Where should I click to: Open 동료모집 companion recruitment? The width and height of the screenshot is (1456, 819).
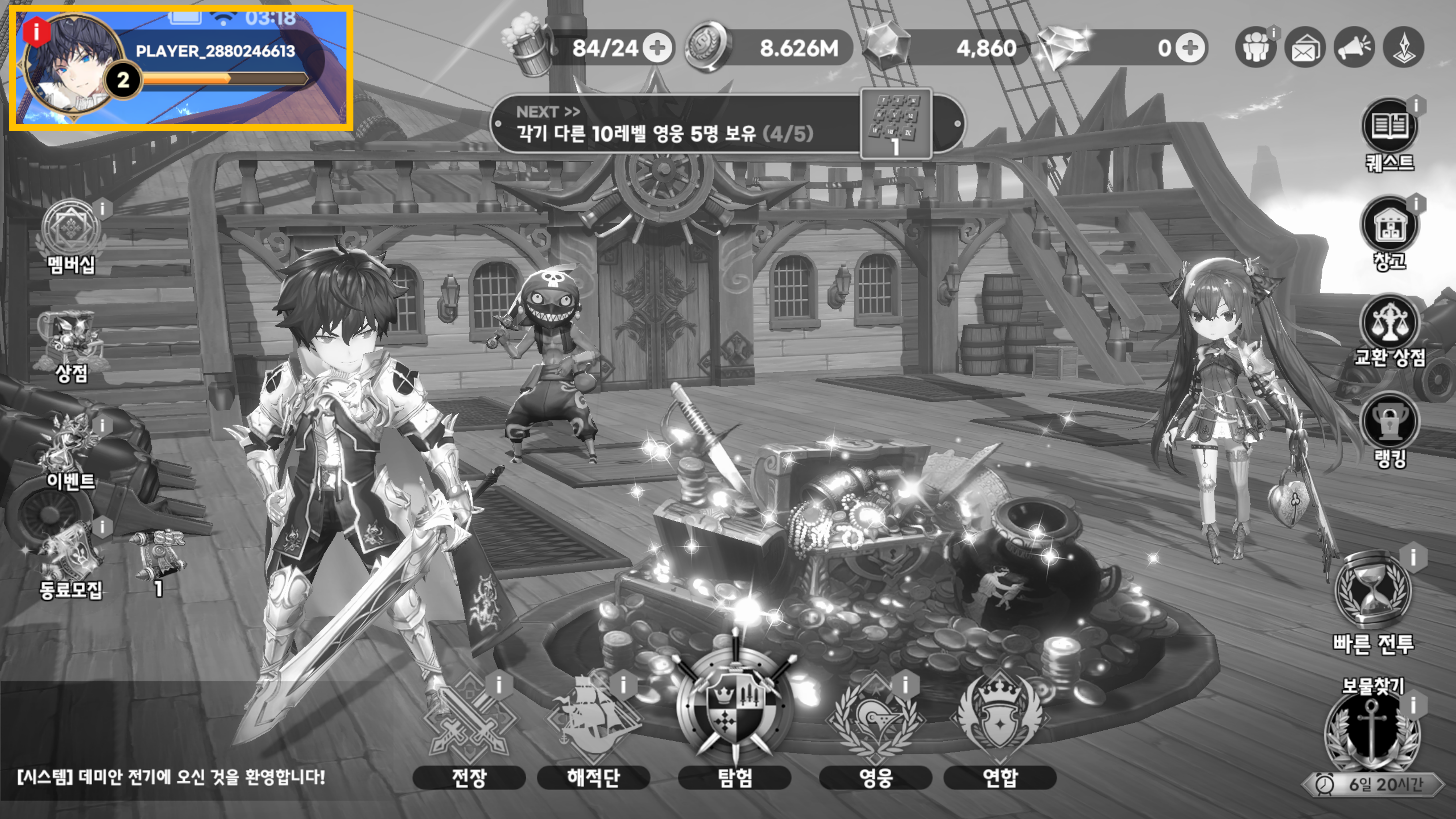click(71, 563)
